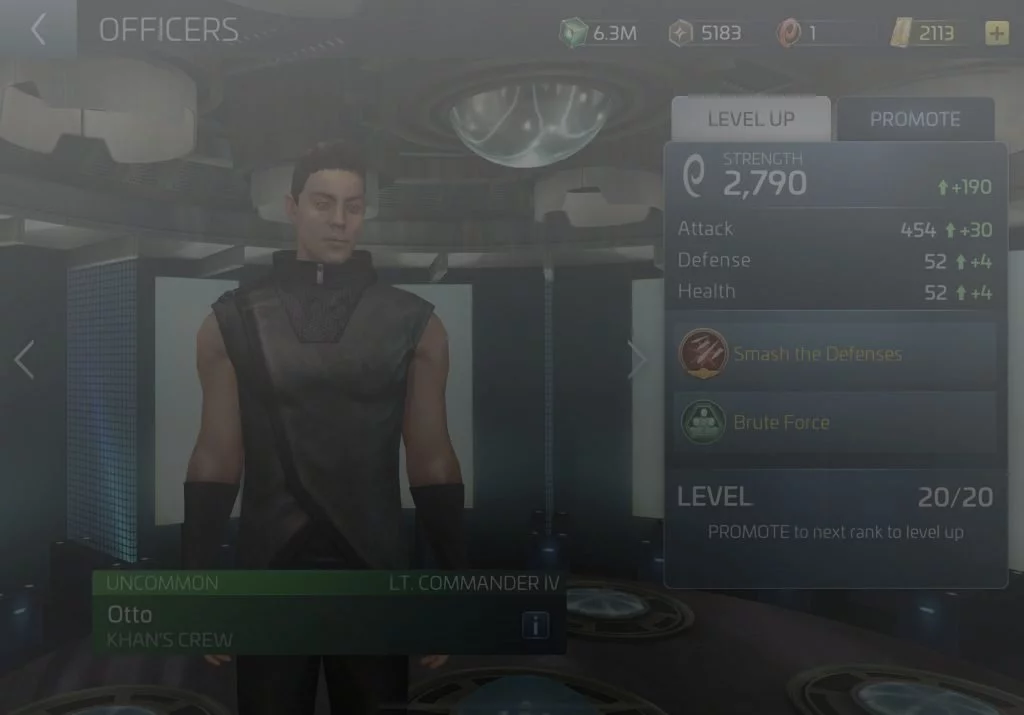Switch to the Promote tab
Image resolution: width=1024 pixels, height=715 pixels.
pos(915,119)
